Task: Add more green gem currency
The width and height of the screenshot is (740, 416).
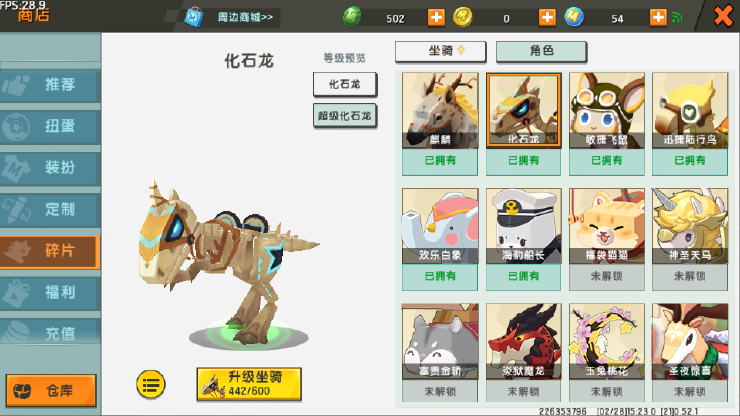Action: 436,17
